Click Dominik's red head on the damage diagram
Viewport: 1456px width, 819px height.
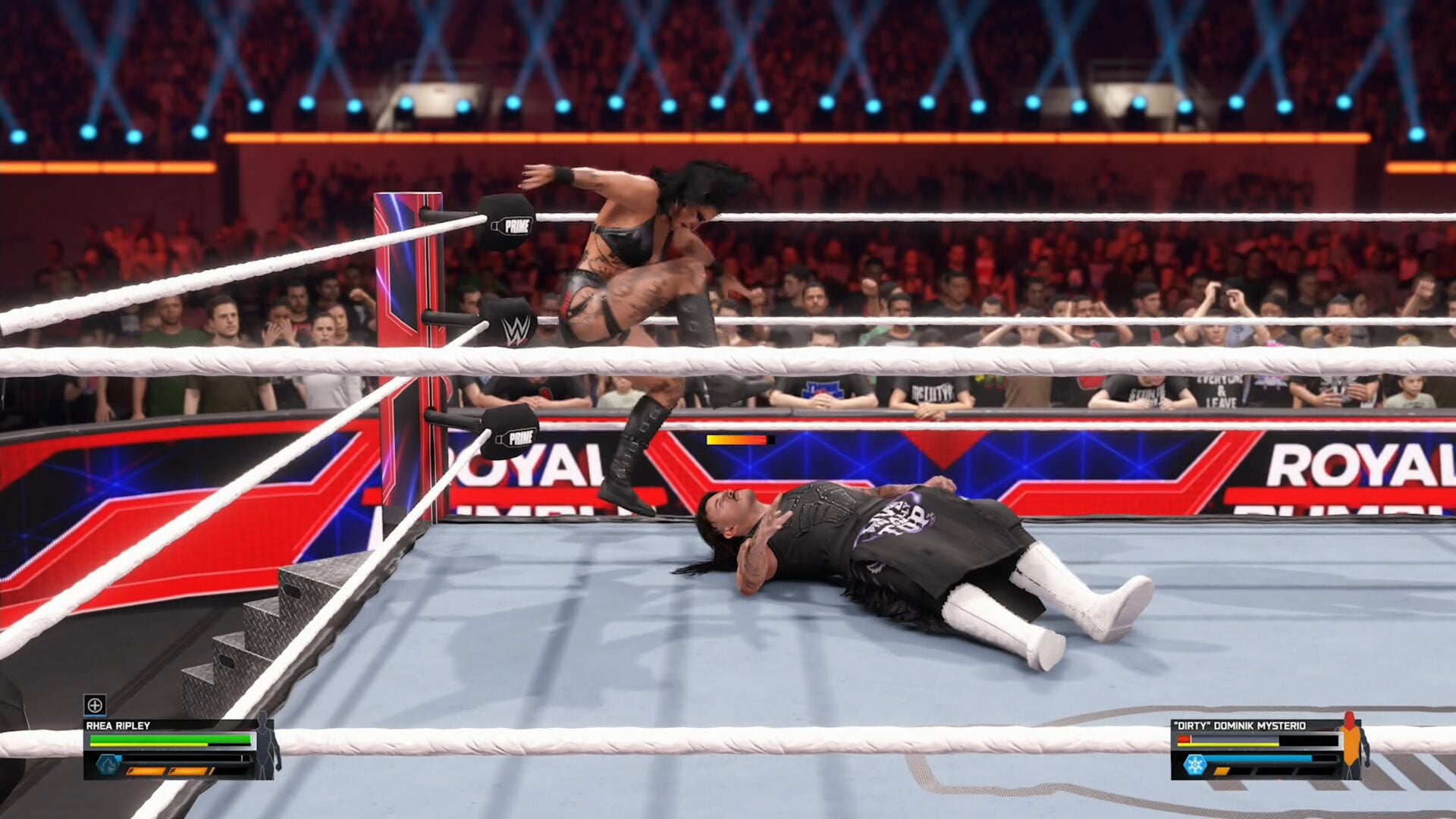coord(1349,717)
